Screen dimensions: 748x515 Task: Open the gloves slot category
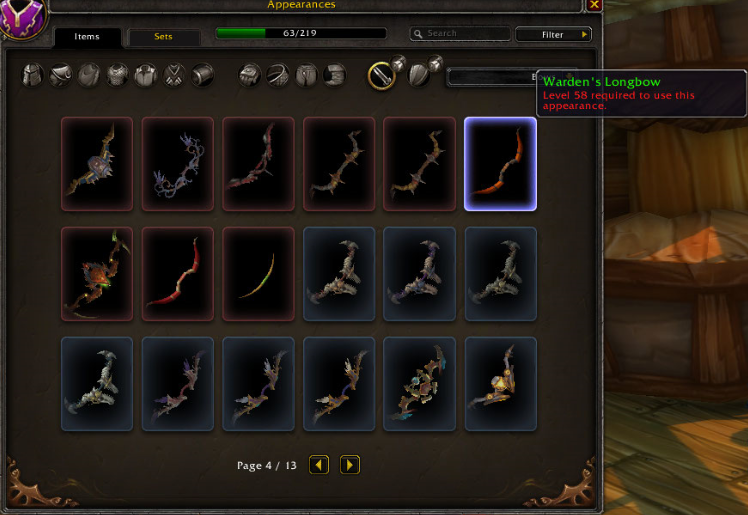click(250, 74)
